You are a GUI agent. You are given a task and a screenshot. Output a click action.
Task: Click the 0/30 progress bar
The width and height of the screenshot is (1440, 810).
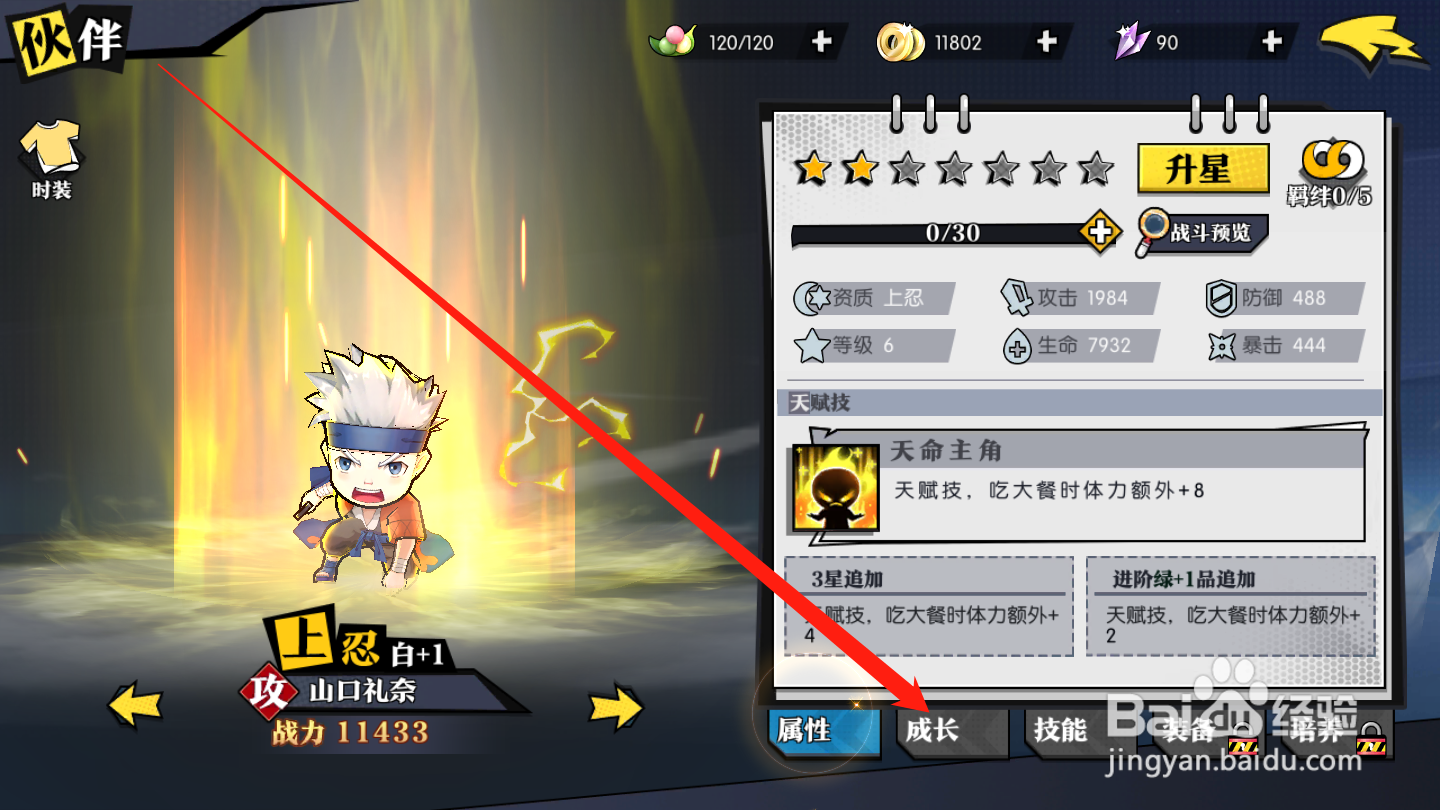click(950, 234)
